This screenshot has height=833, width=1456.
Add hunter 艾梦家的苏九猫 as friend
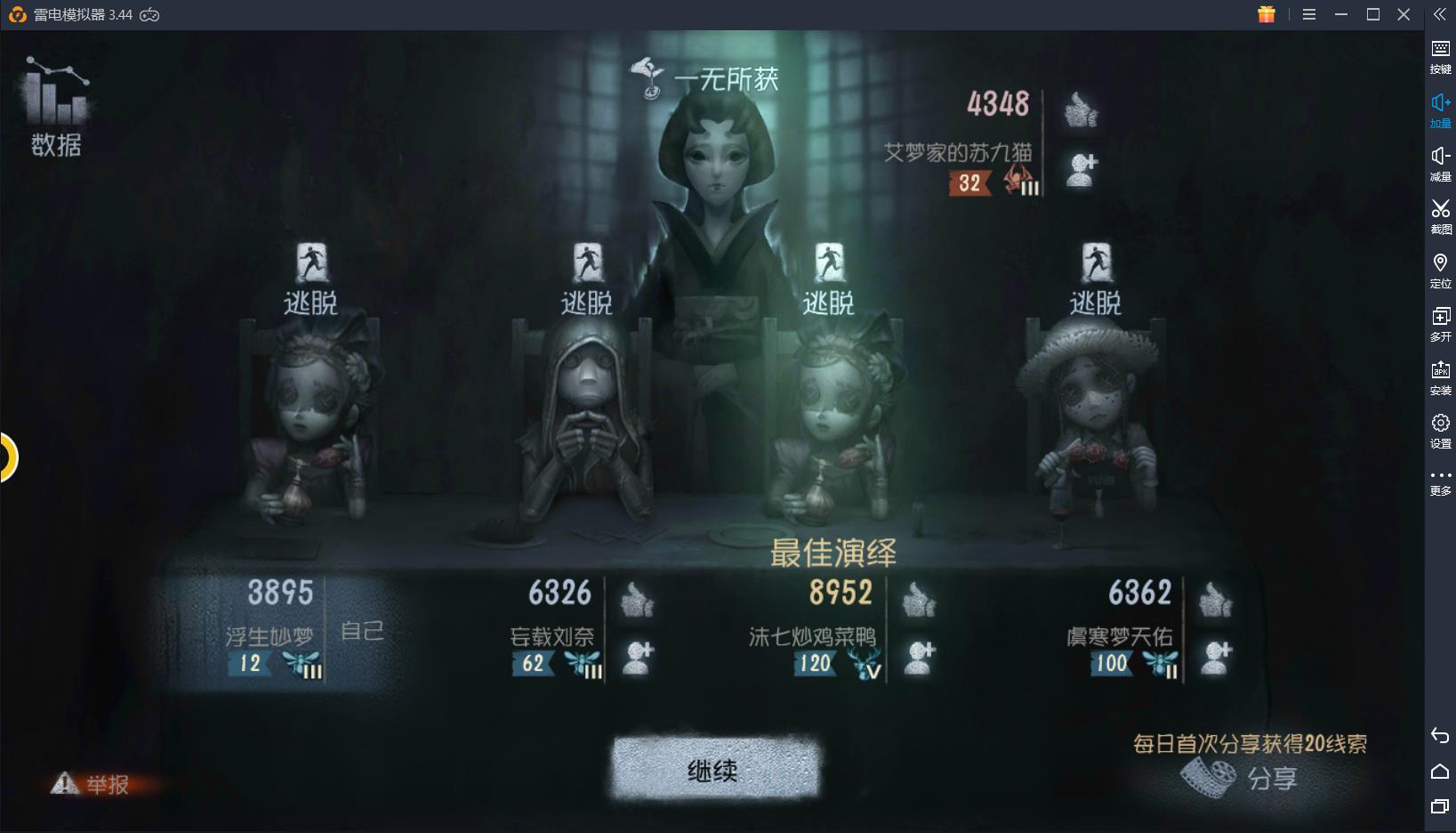tap(1081, 169)
